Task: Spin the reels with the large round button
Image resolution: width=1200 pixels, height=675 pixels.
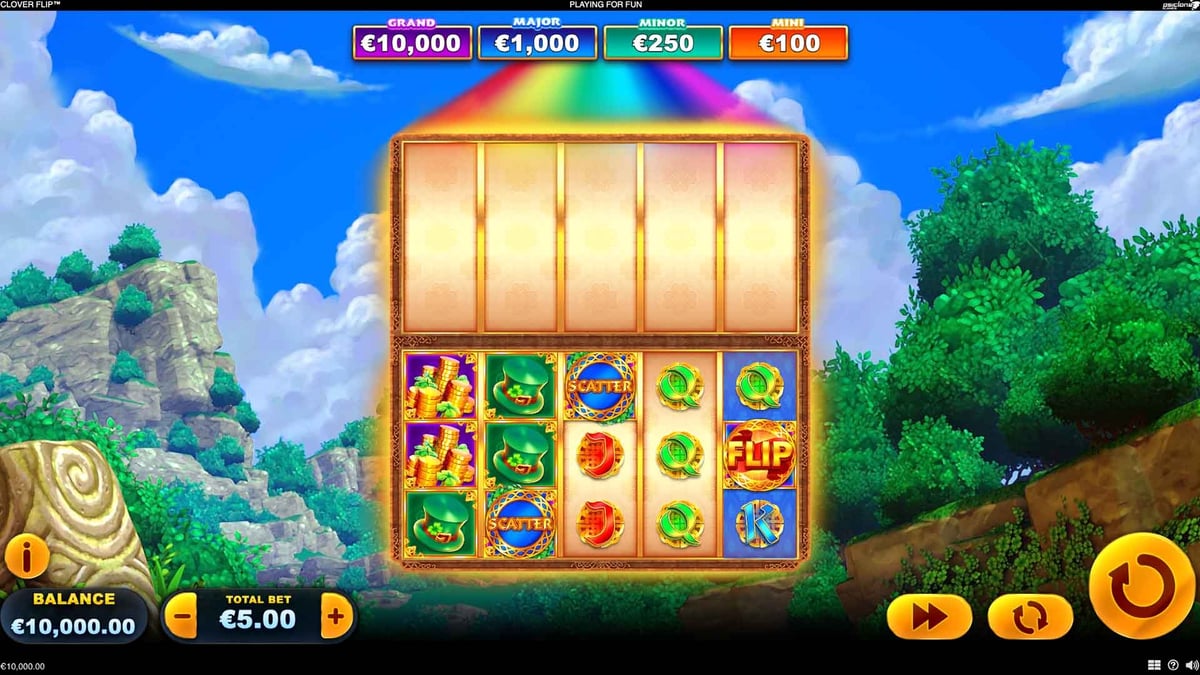Action: click(1141, 585)
